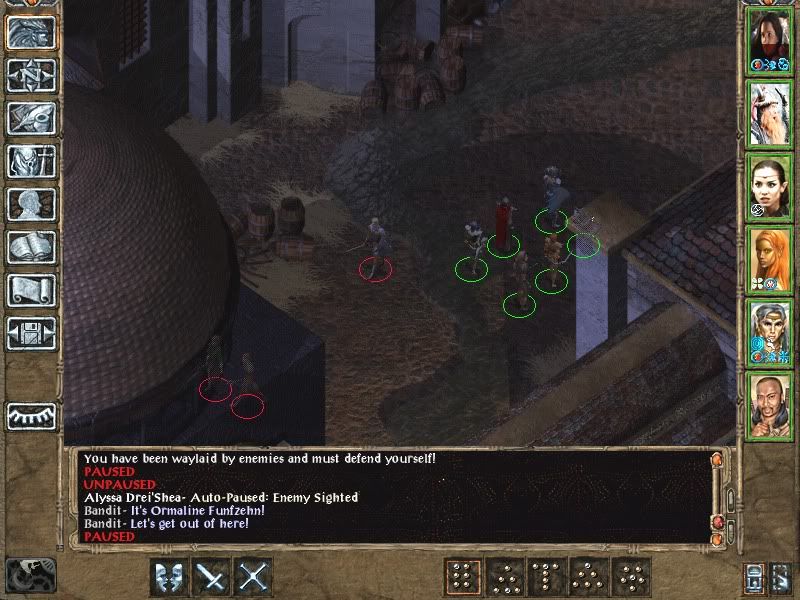Toggle pause using the clock button
The image size is (800, 600).
(31, 575)
